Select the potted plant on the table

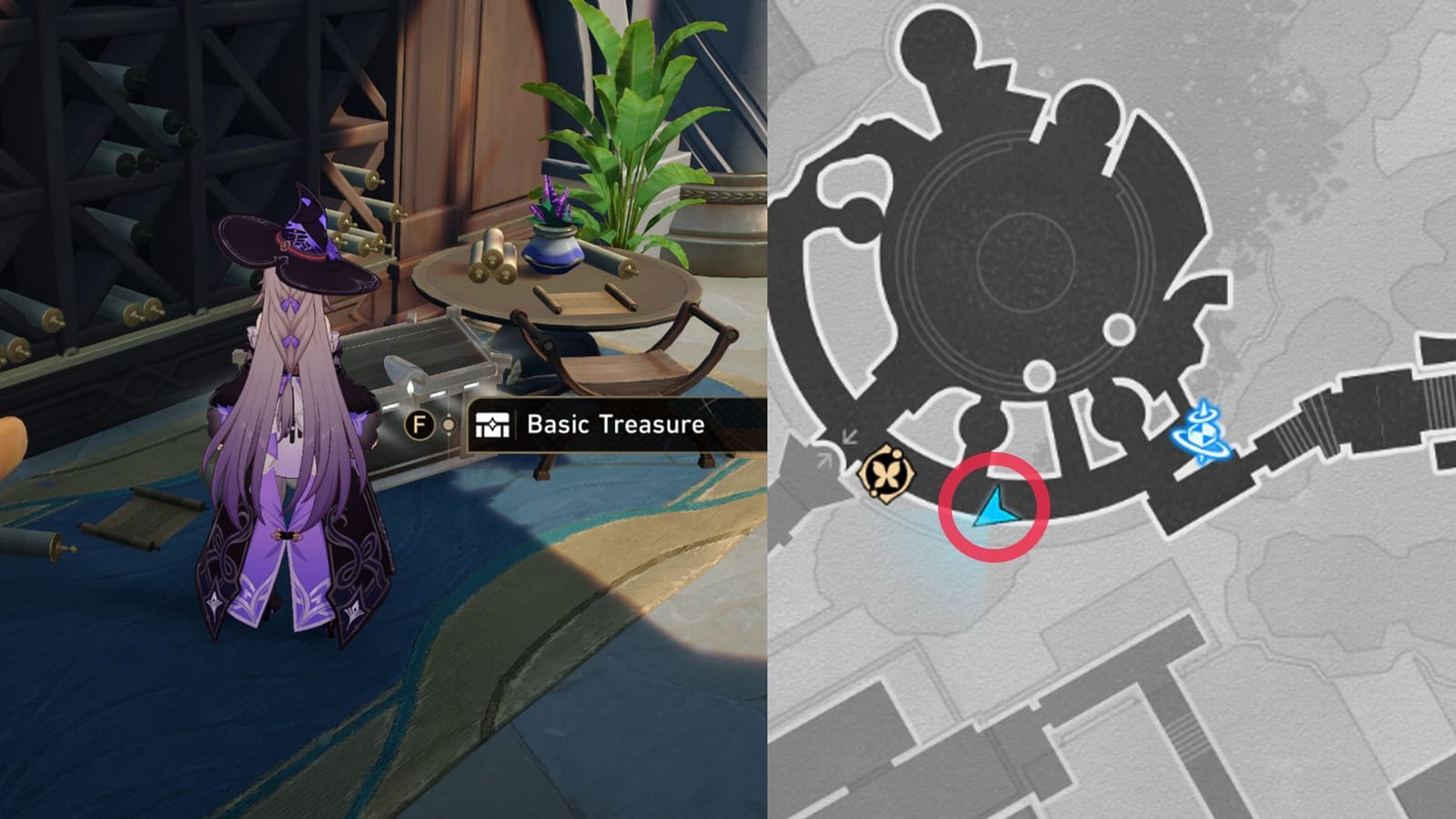553,246
